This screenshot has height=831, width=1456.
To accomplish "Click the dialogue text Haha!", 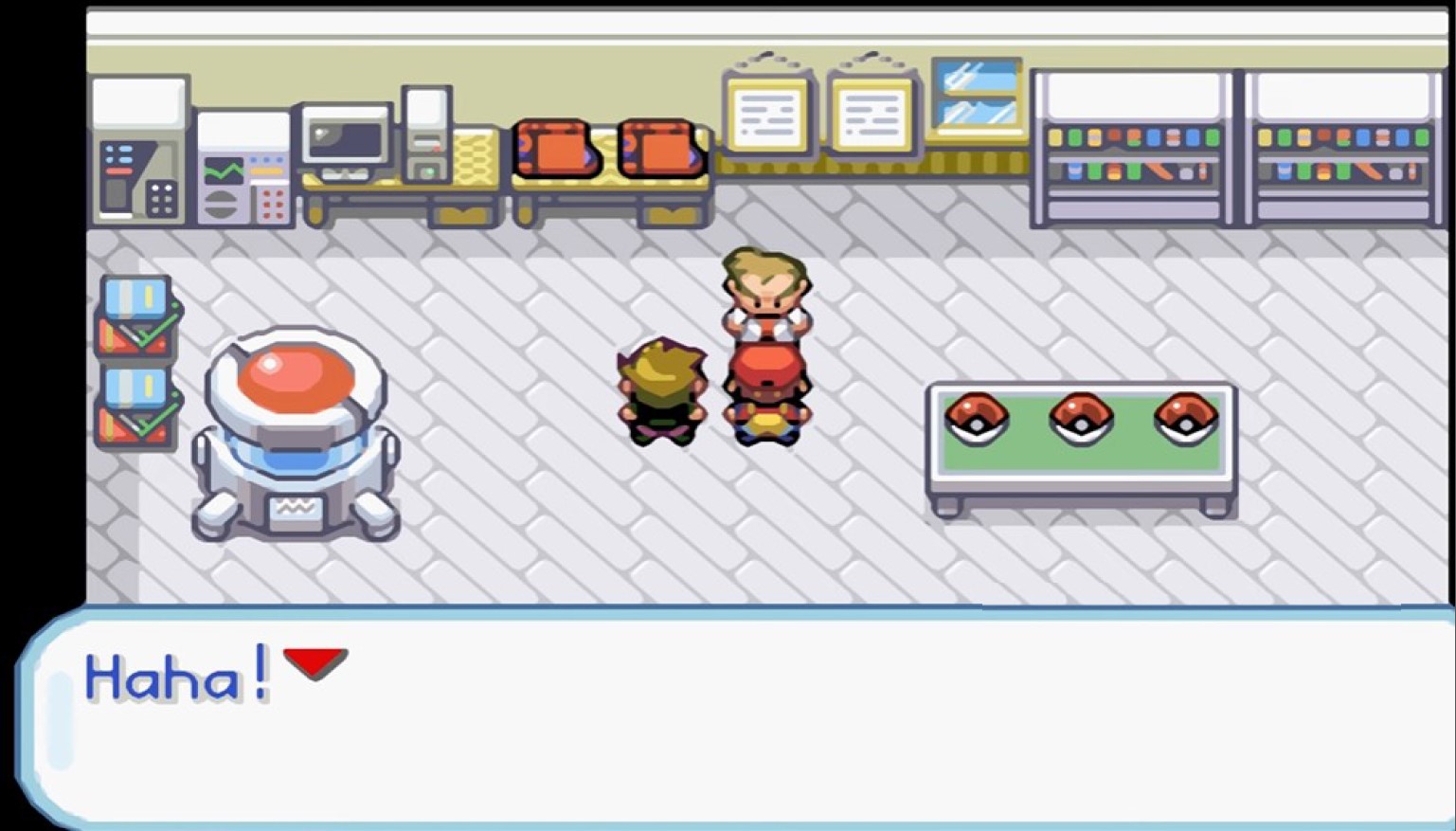I will (x=175, y=673).
